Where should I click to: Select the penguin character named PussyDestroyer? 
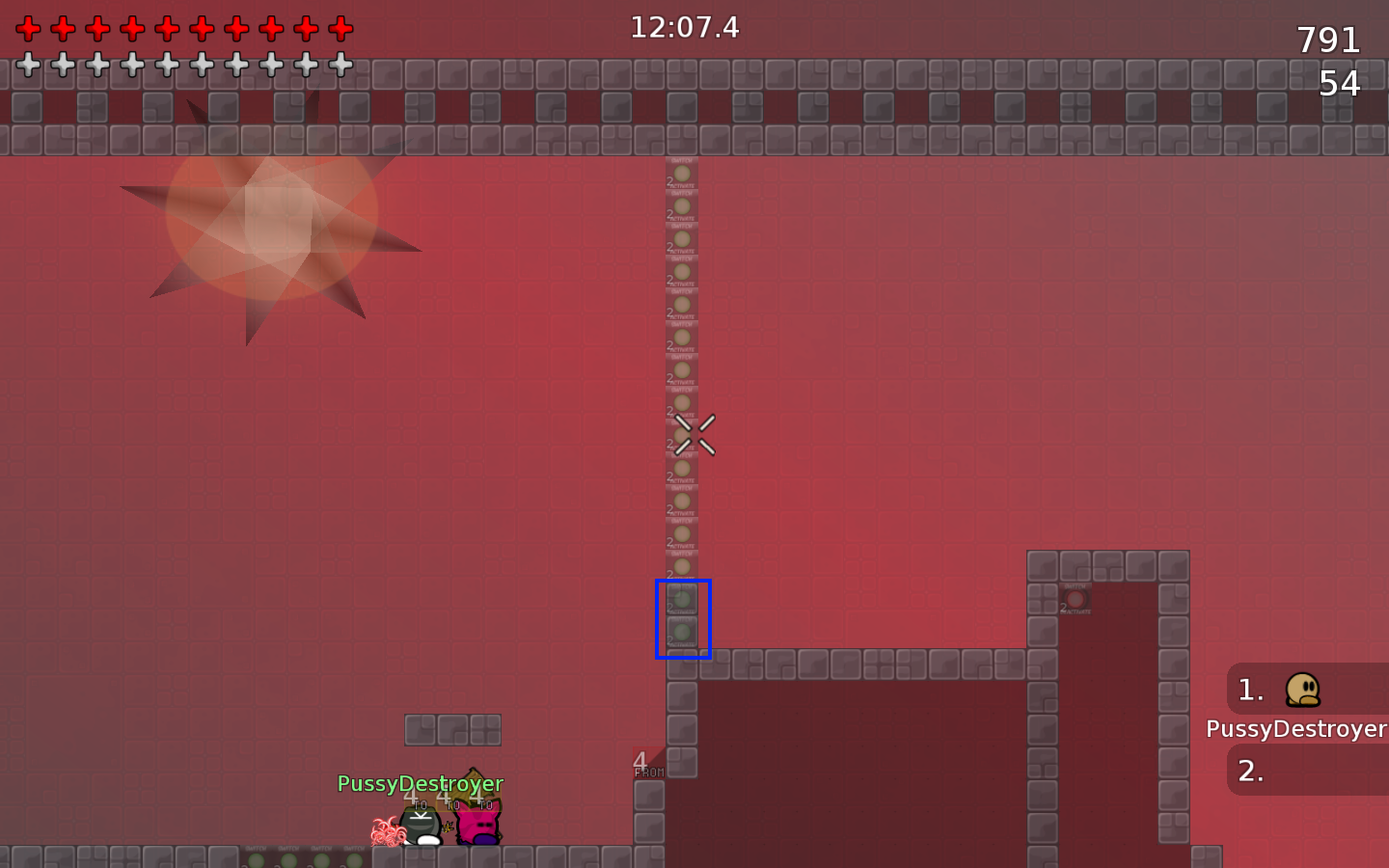coord(422,827)
